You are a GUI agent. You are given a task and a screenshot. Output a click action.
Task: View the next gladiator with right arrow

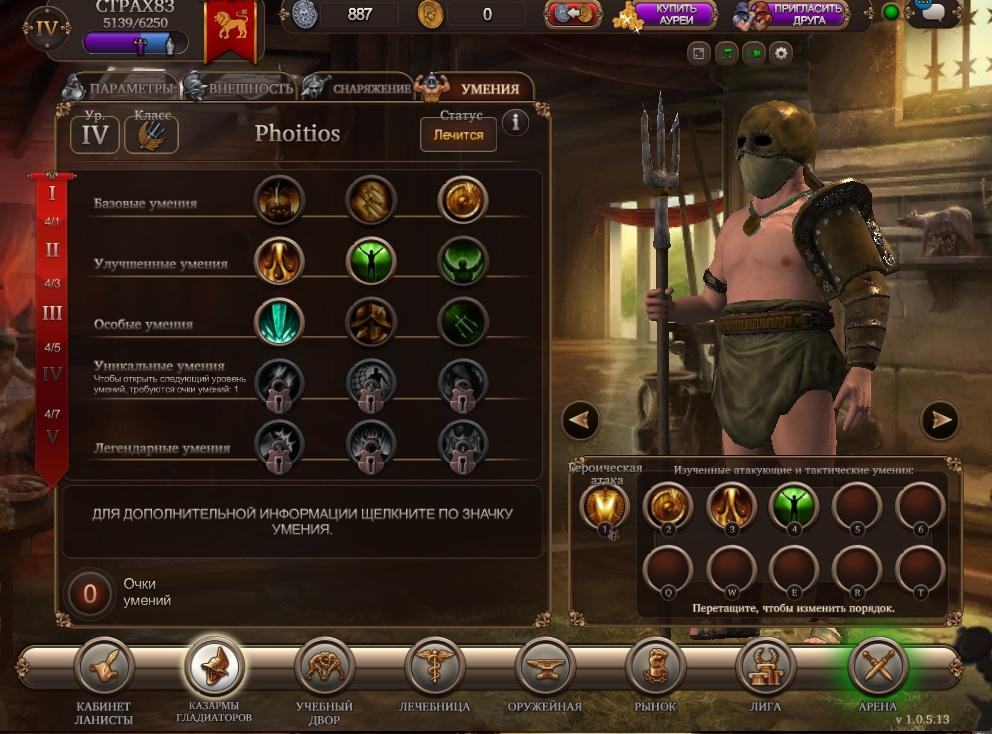[x=939, y=420]
